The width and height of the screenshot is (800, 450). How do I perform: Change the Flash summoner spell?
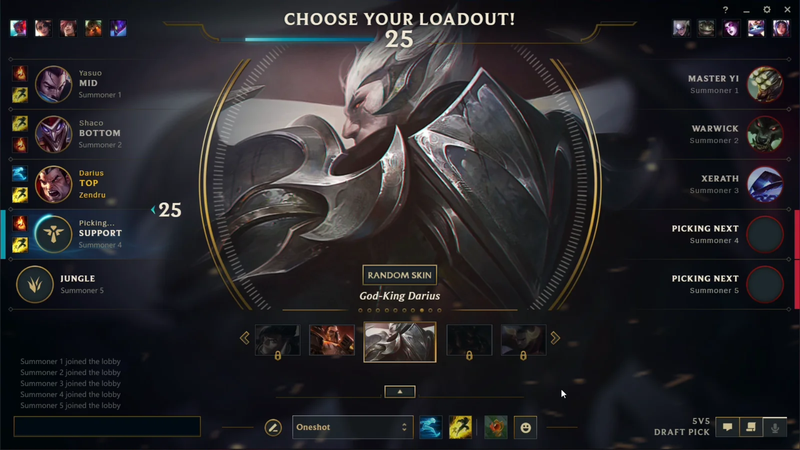460,427
